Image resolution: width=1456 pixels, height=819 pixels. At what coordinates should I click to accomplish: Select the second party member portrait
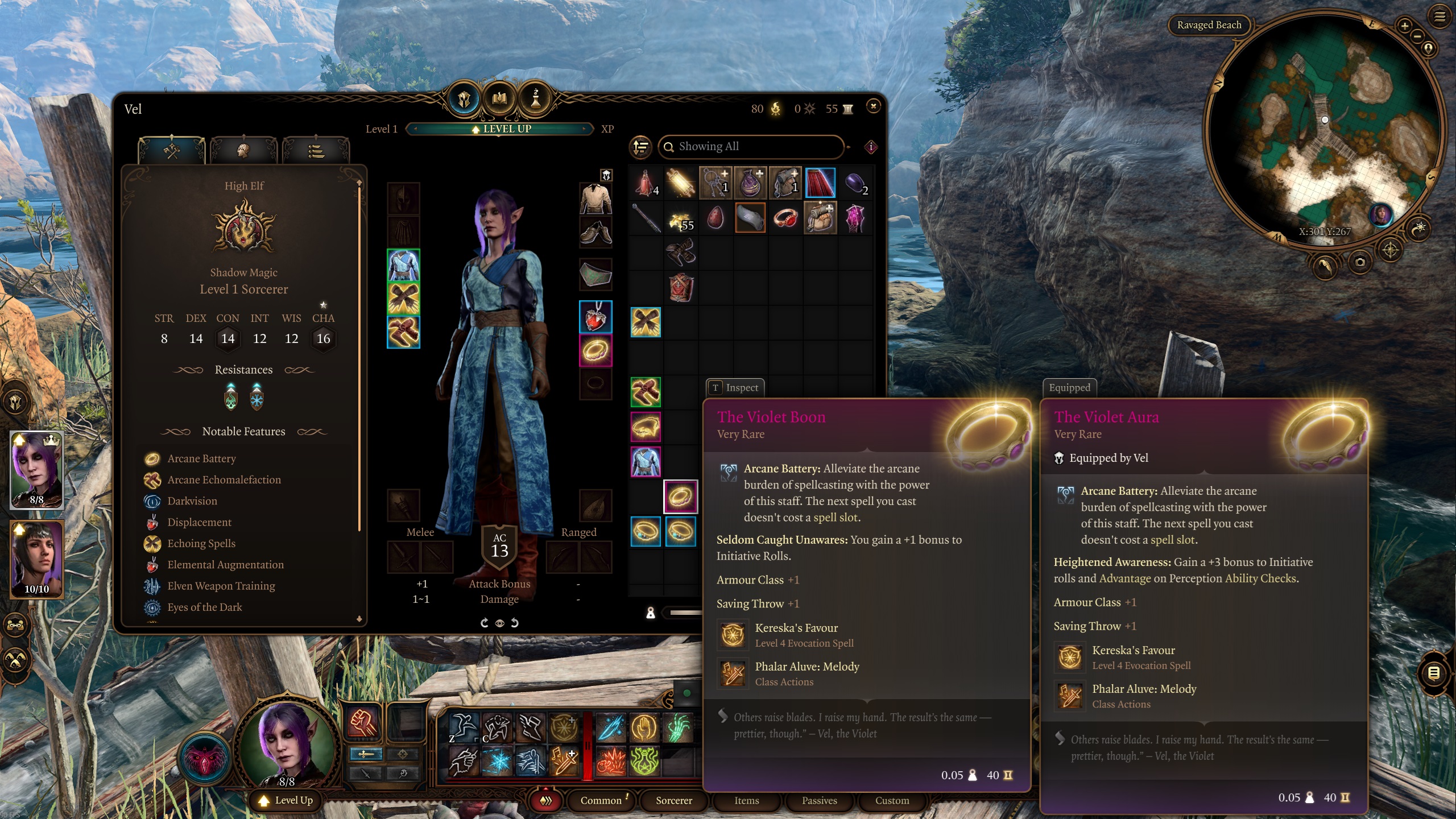36,559
